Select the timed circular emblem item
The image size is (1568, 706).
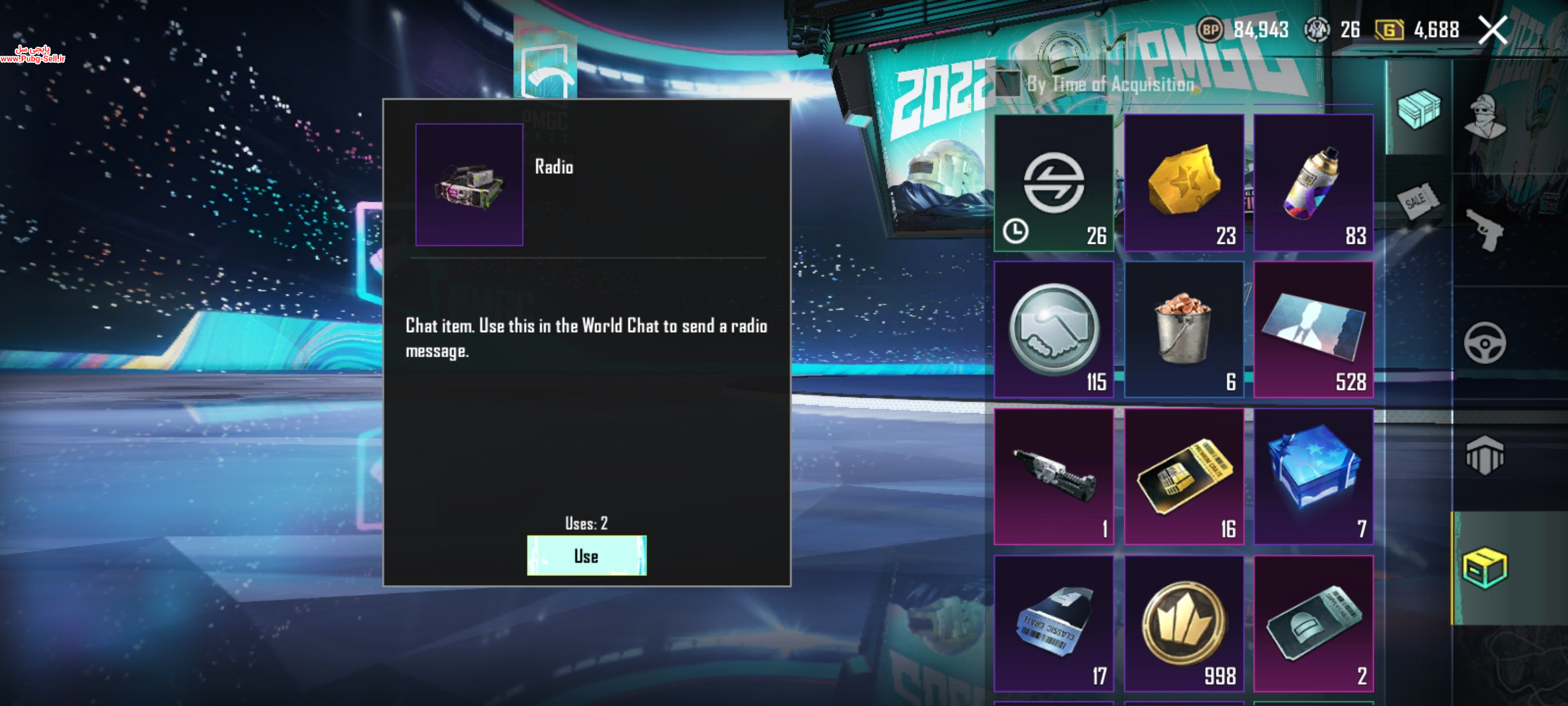tap(1053, 182)
